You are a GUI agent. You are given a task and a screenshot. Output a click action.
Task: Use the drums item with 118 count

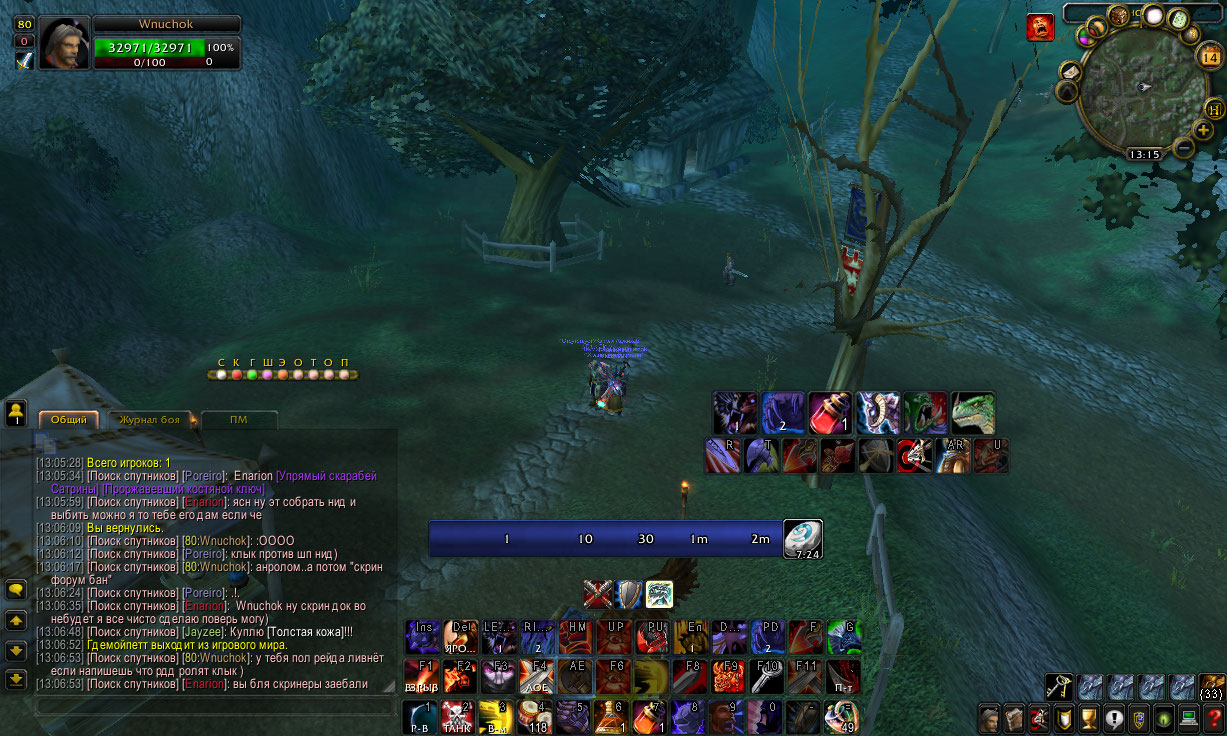pyautogui.click(x=540, y=717)
